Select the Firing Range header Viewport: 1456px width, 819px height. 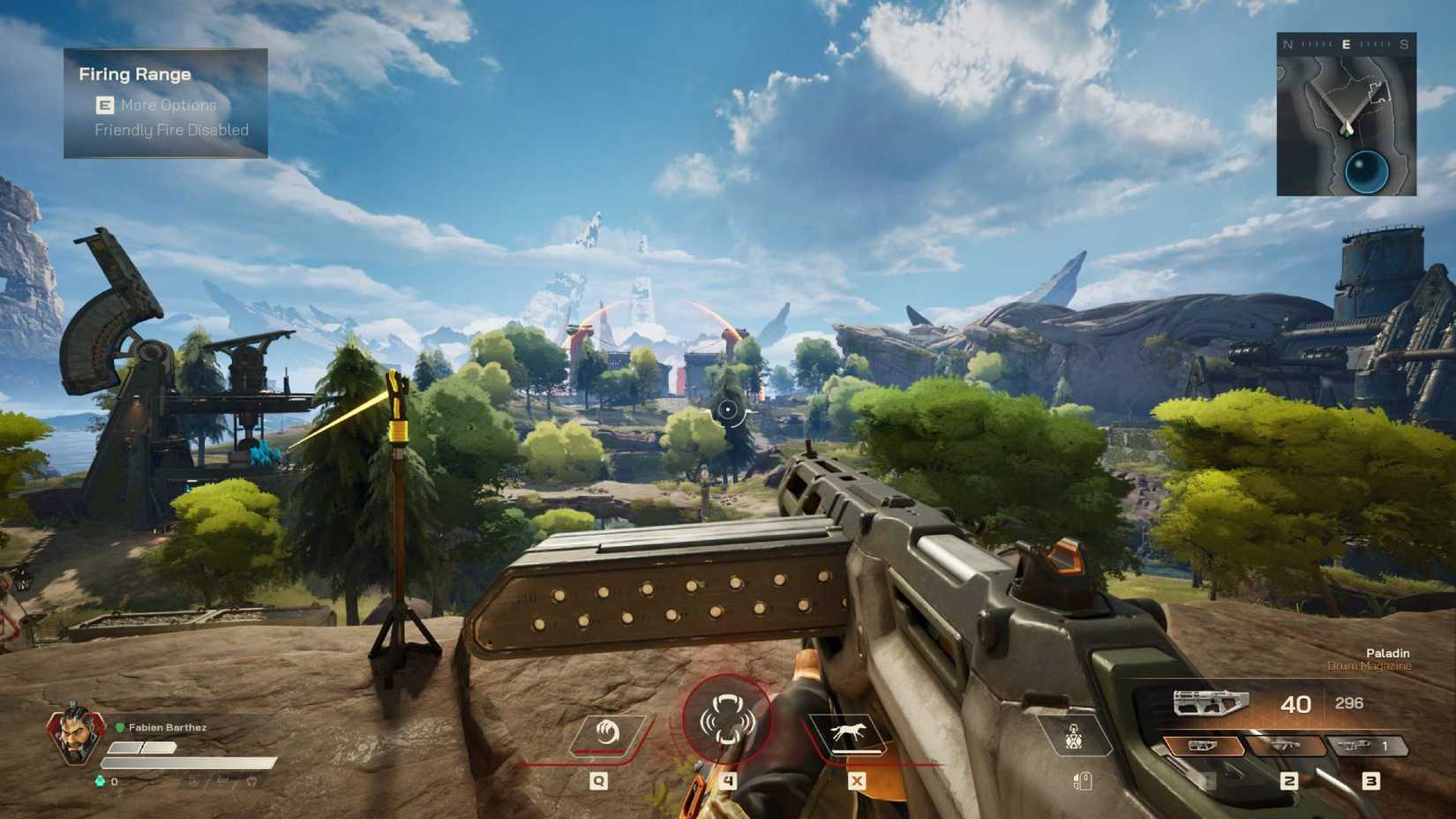[x=133, y=74]
